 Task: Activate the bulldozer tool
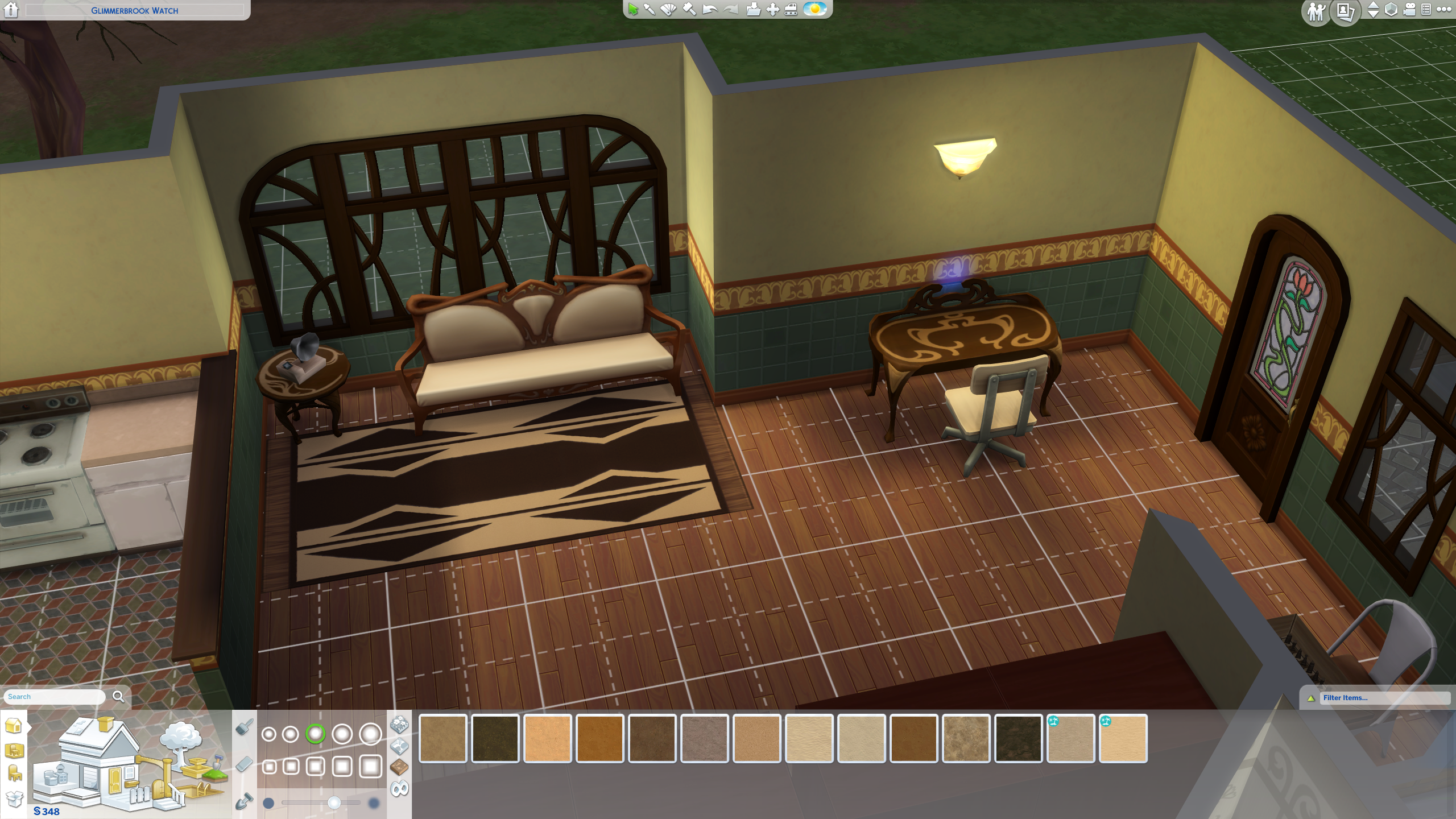coord(791,10)
